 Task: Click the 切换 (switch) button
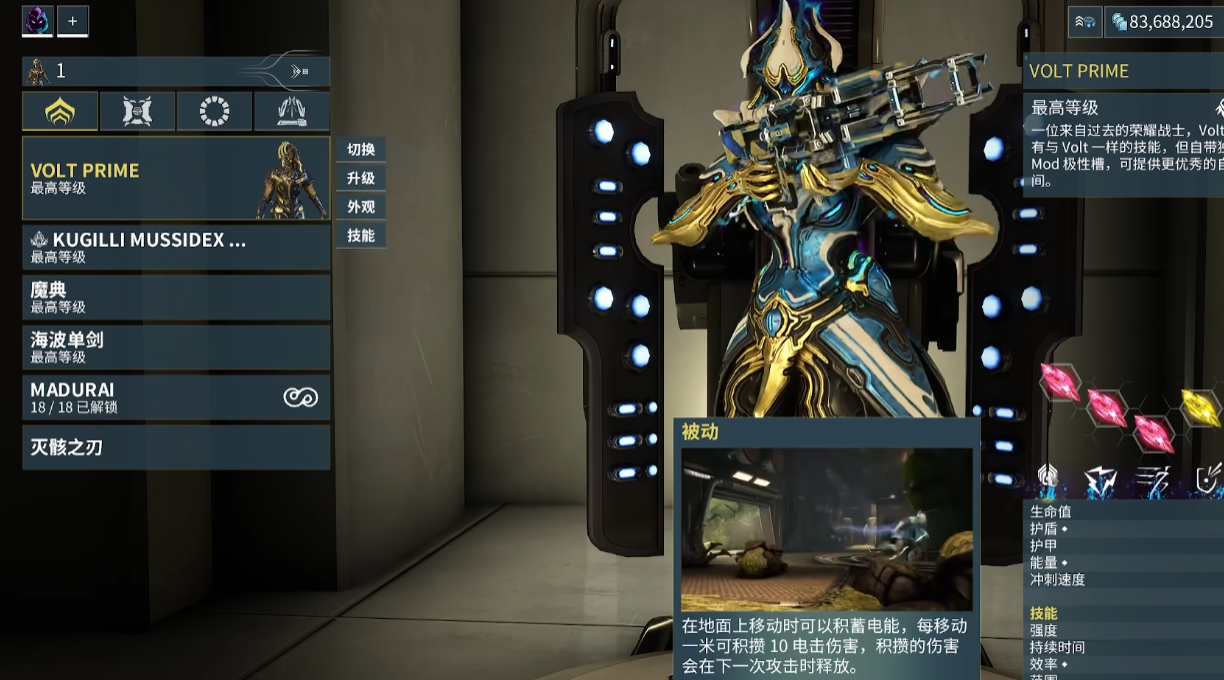361,150
